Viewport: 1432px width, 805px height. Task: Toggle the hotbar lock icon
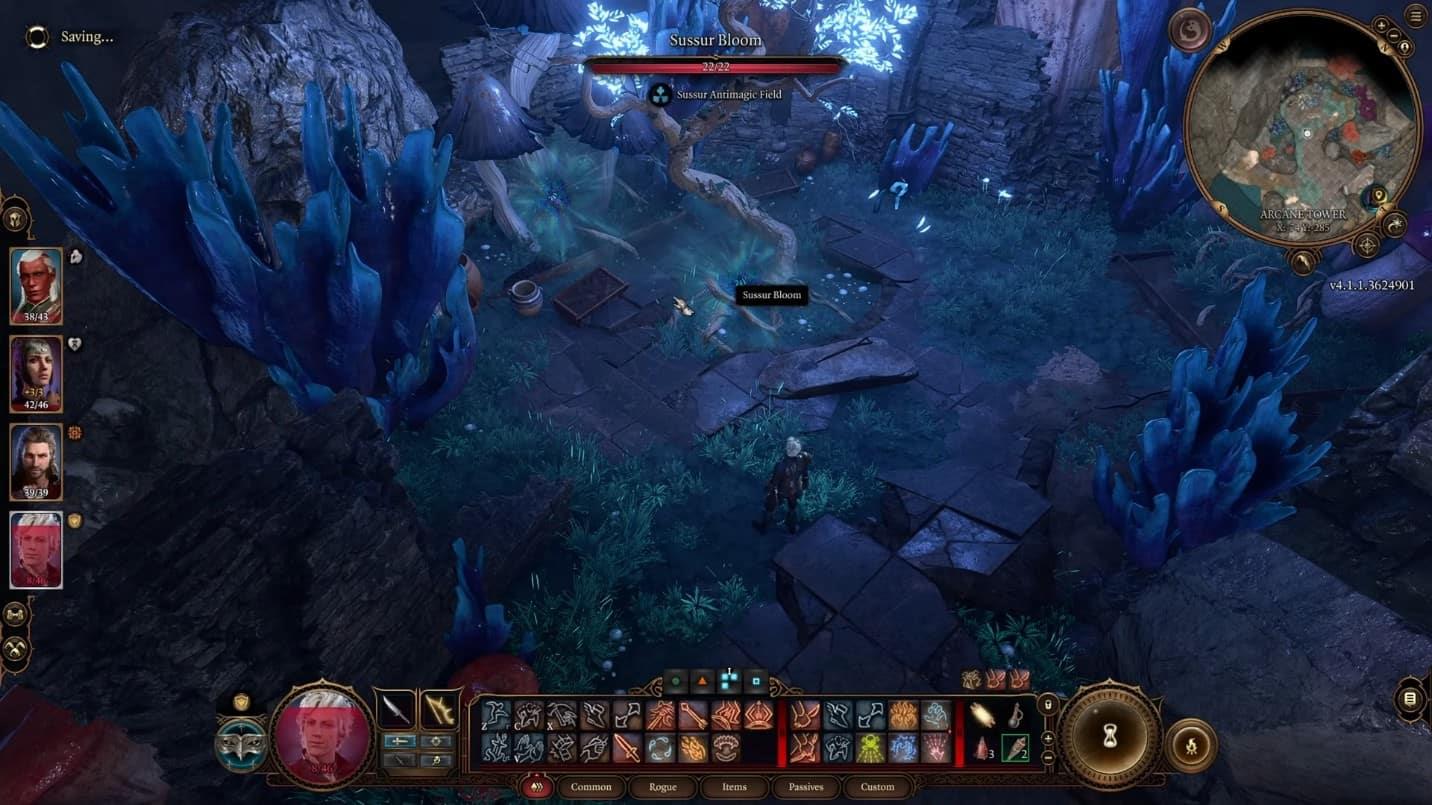click(x=1048, y=704)
